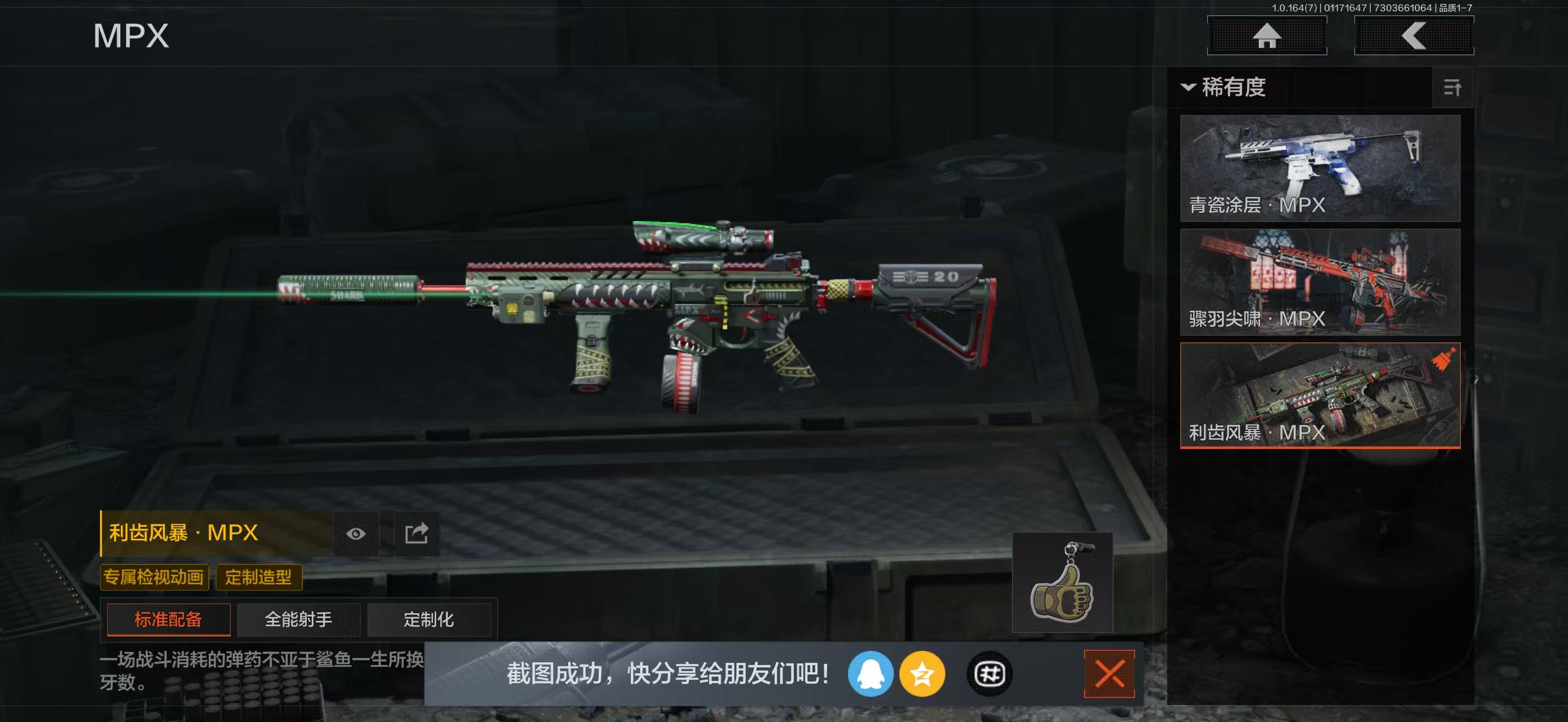1568x722 pixels.
Task: Open the game community share icon
Action: (x=989, y=675)
